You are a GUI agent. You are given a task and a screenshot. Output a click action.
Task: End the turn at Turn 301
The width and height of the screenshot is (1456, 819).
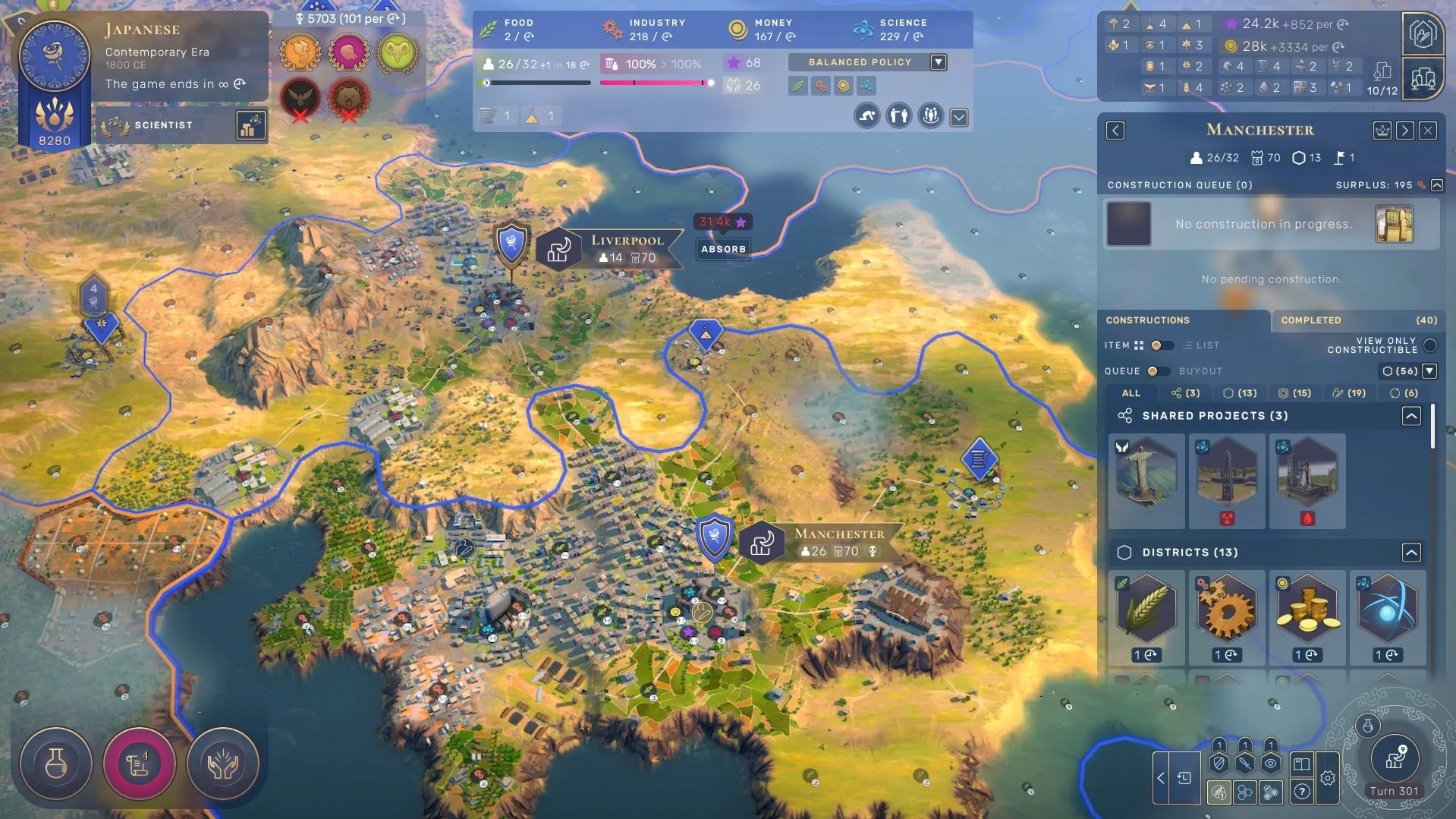[1394, 761]
